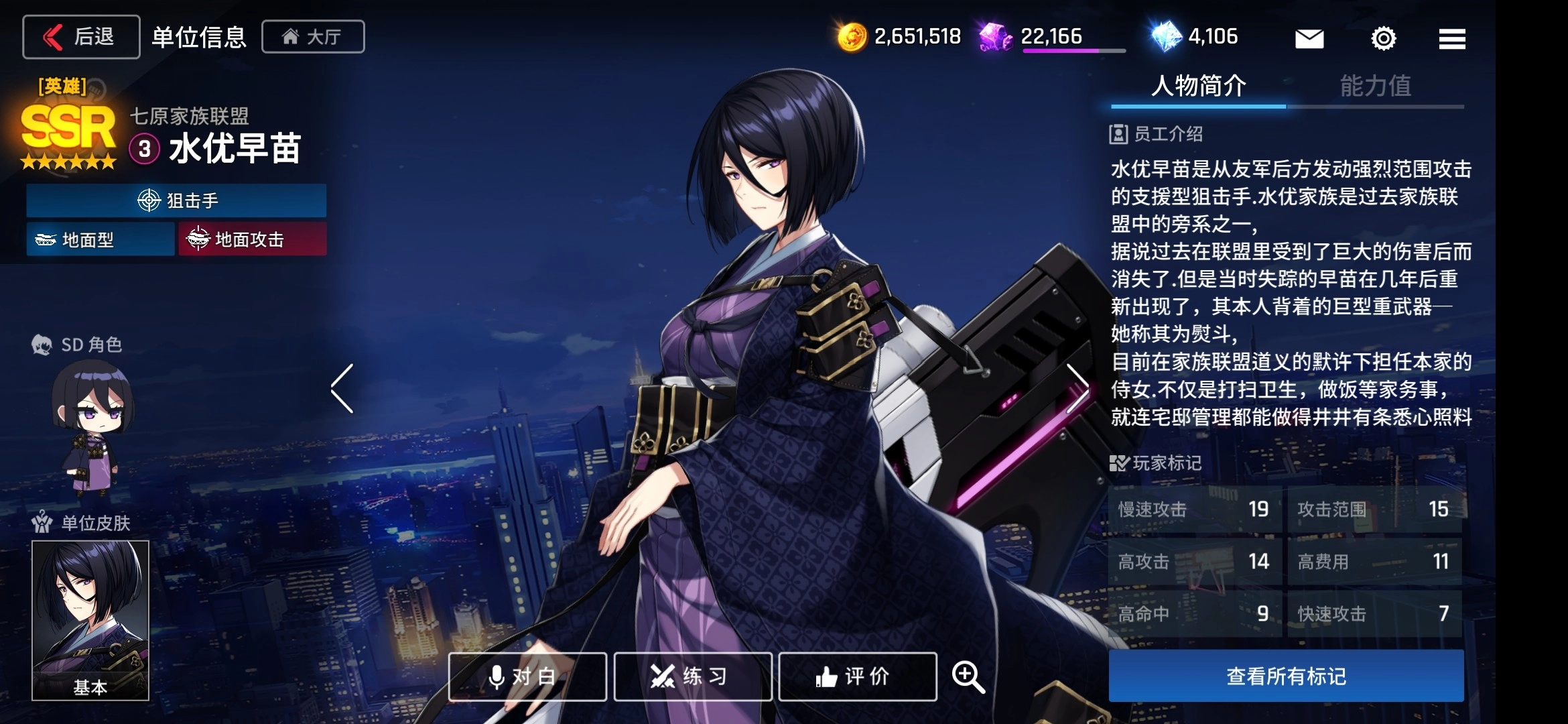Zoom the character art with magnifier icon
Viewport: 1568px width, 724px height.
(968, 676)
